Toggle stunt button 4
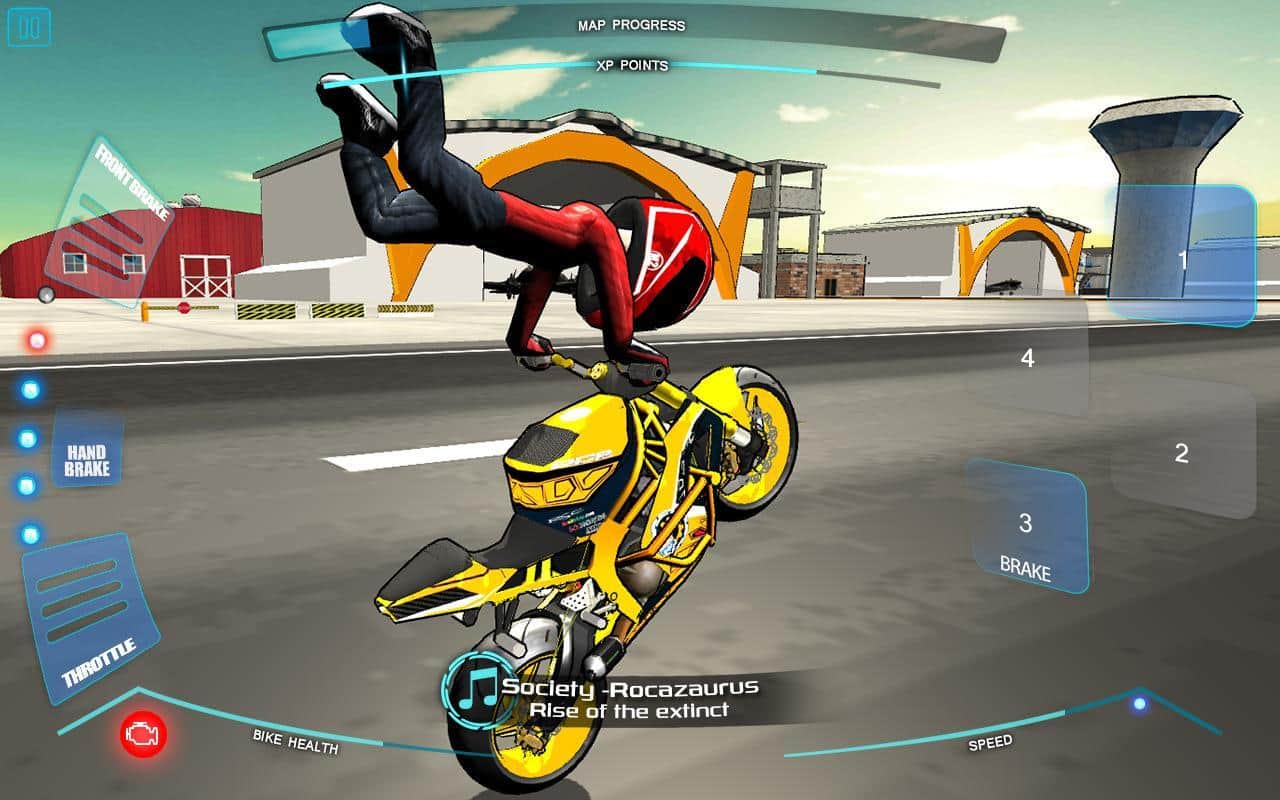Screen dimensions: 1280x800 [x=1027, y=357]
